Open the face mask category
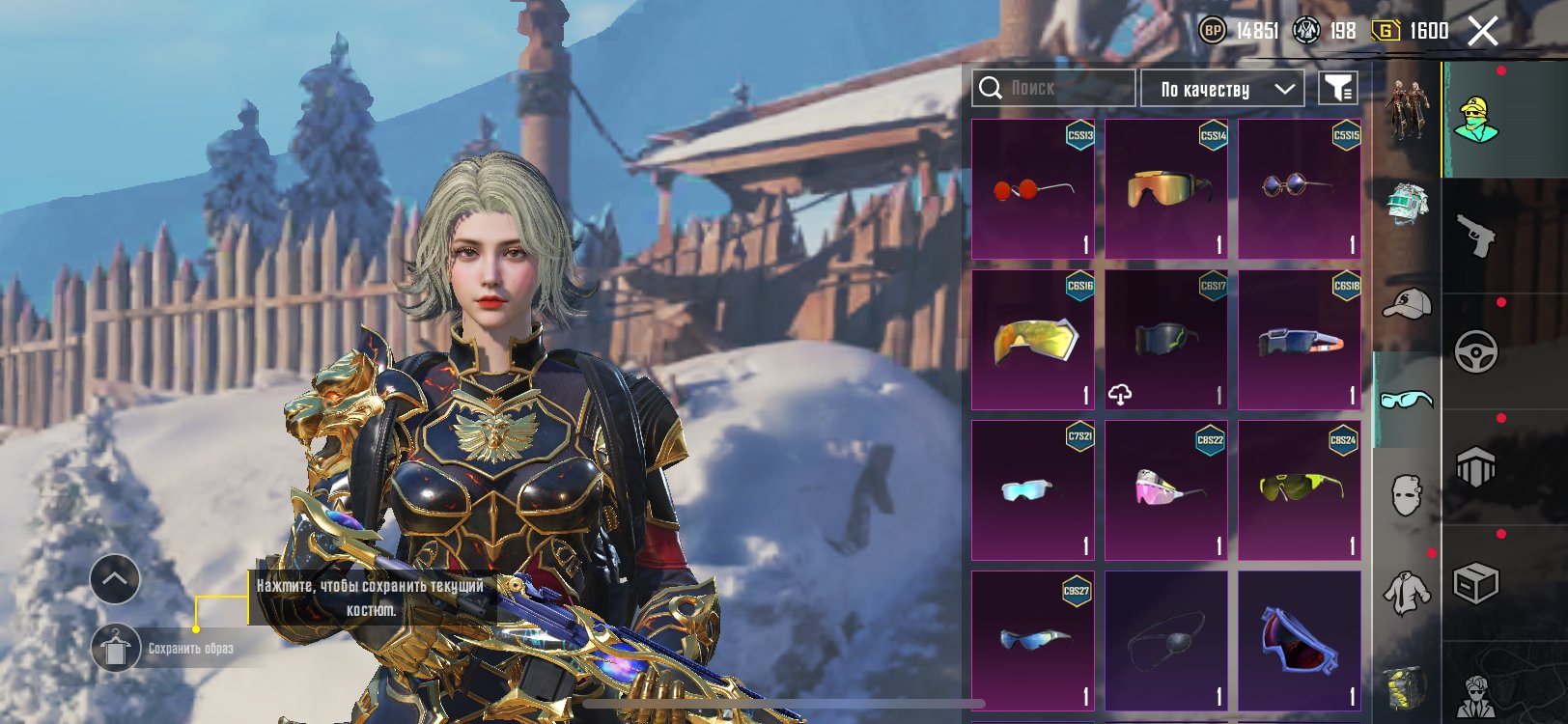 coord(1407,496)
